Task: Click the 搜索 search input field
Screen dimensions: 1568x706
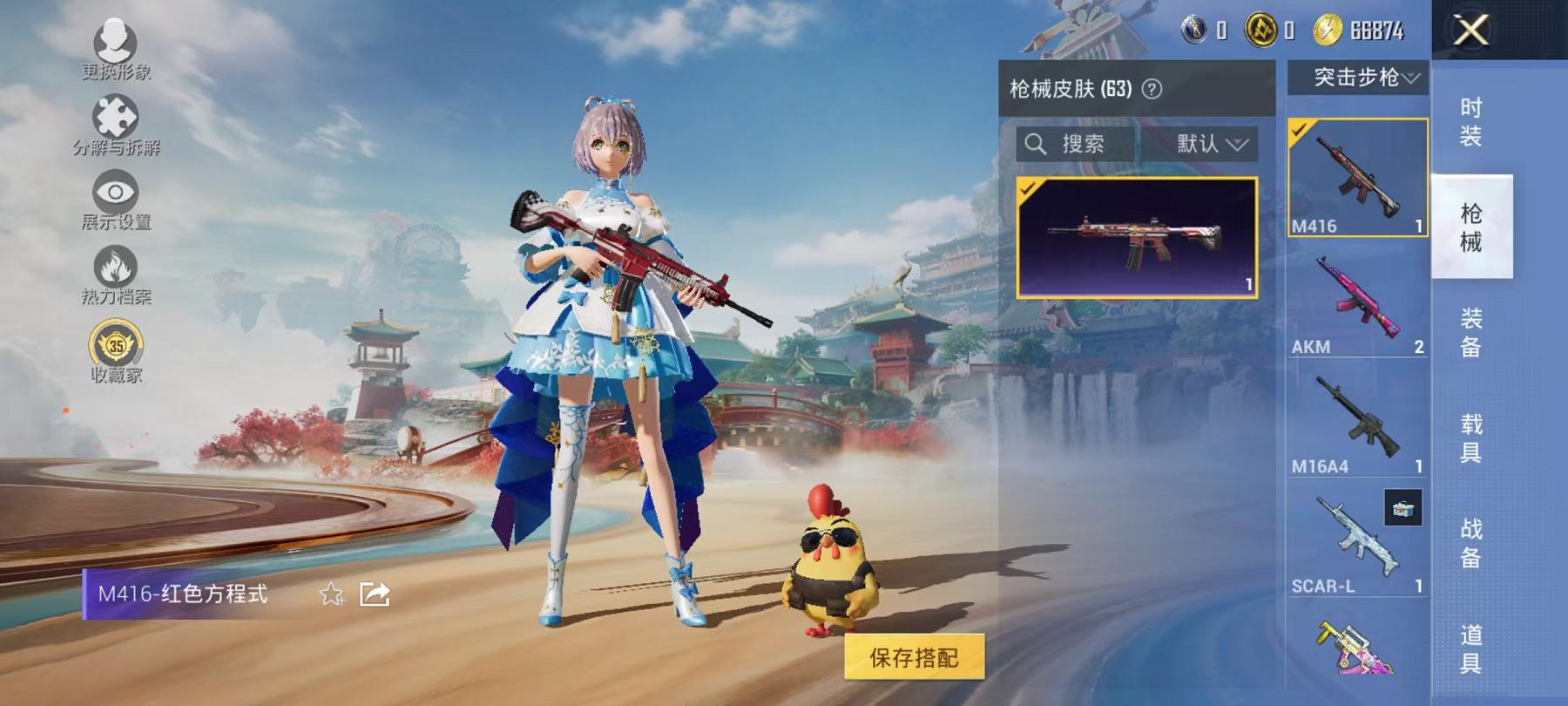Action: pyautogui.click(x=1087, y=145)
